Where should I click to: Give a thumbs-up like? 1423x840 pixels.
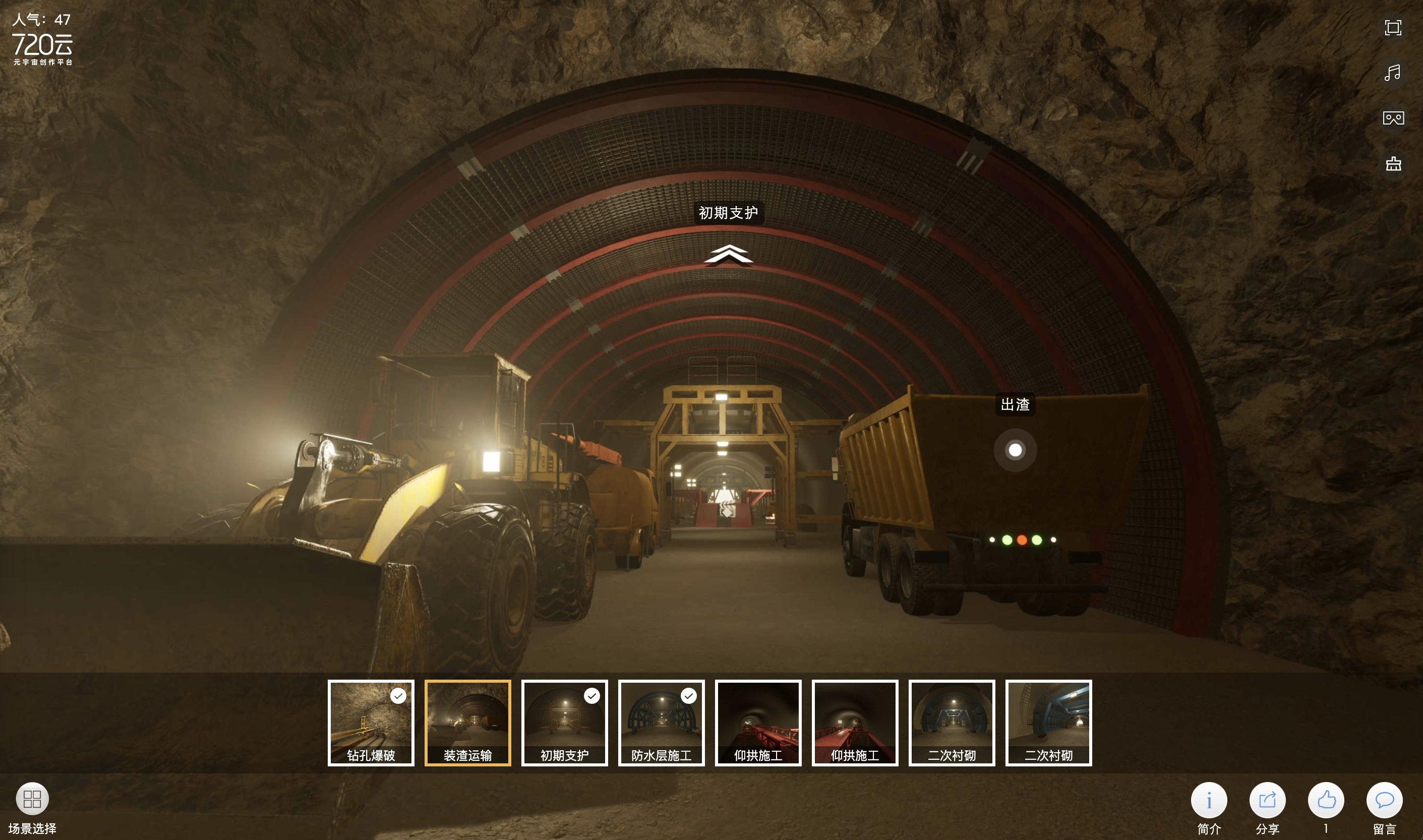(x=1326, y=800)
